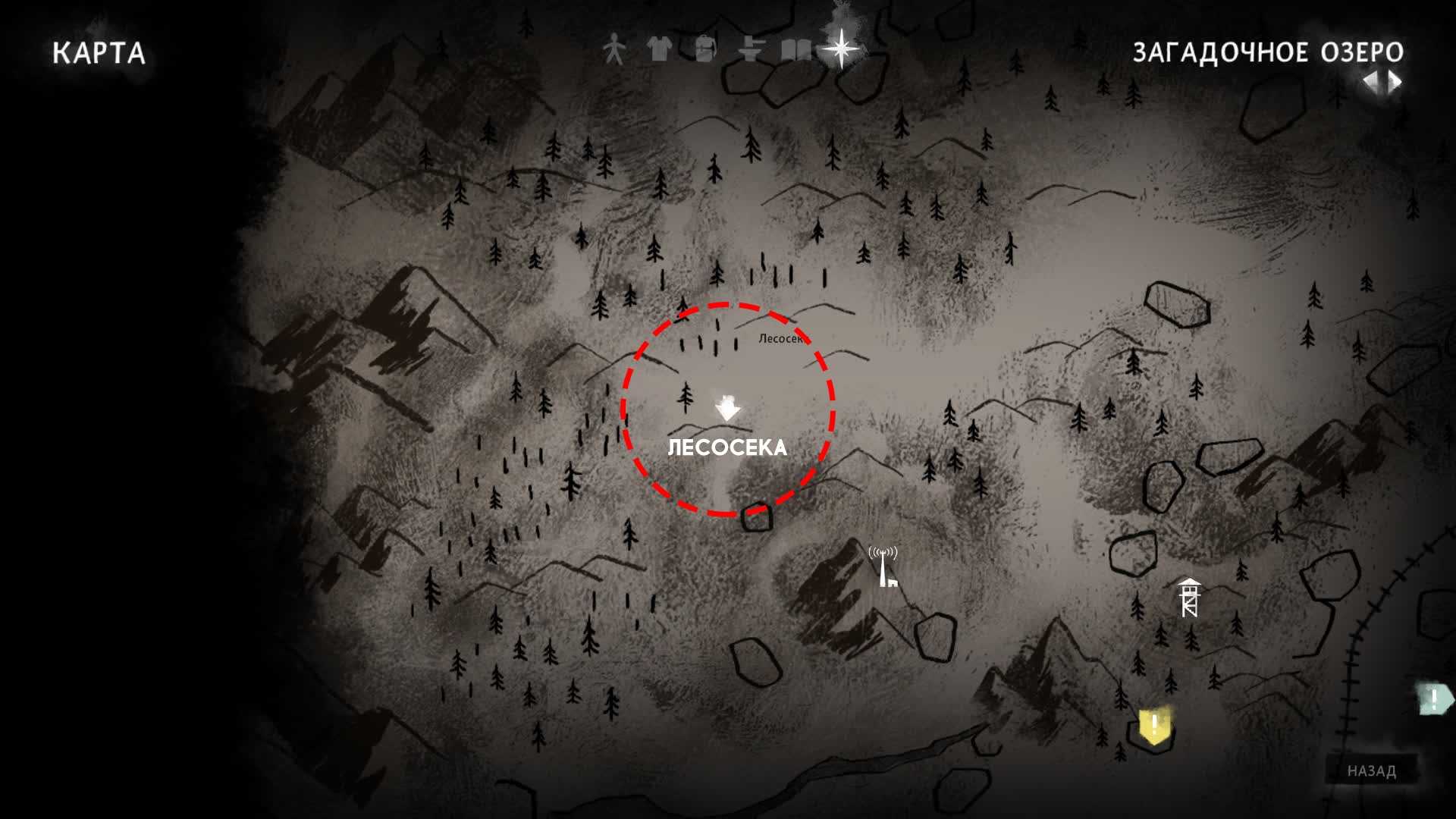The height and width of the screenshot is (819, 1456).
Task: Switch to the crafting workbench tab
Action: pyautogui.click(x=751, y=50)
